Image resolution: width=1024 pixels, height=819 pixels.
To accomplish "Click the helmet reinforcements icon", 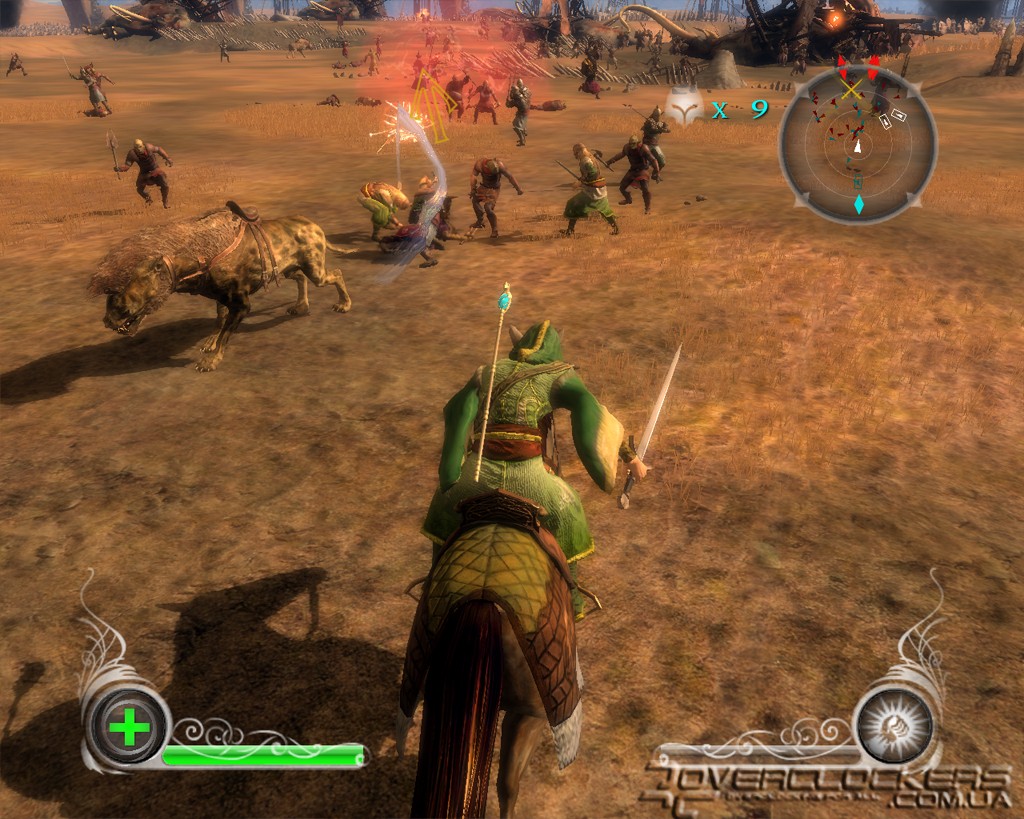I will tap(685, 108).
